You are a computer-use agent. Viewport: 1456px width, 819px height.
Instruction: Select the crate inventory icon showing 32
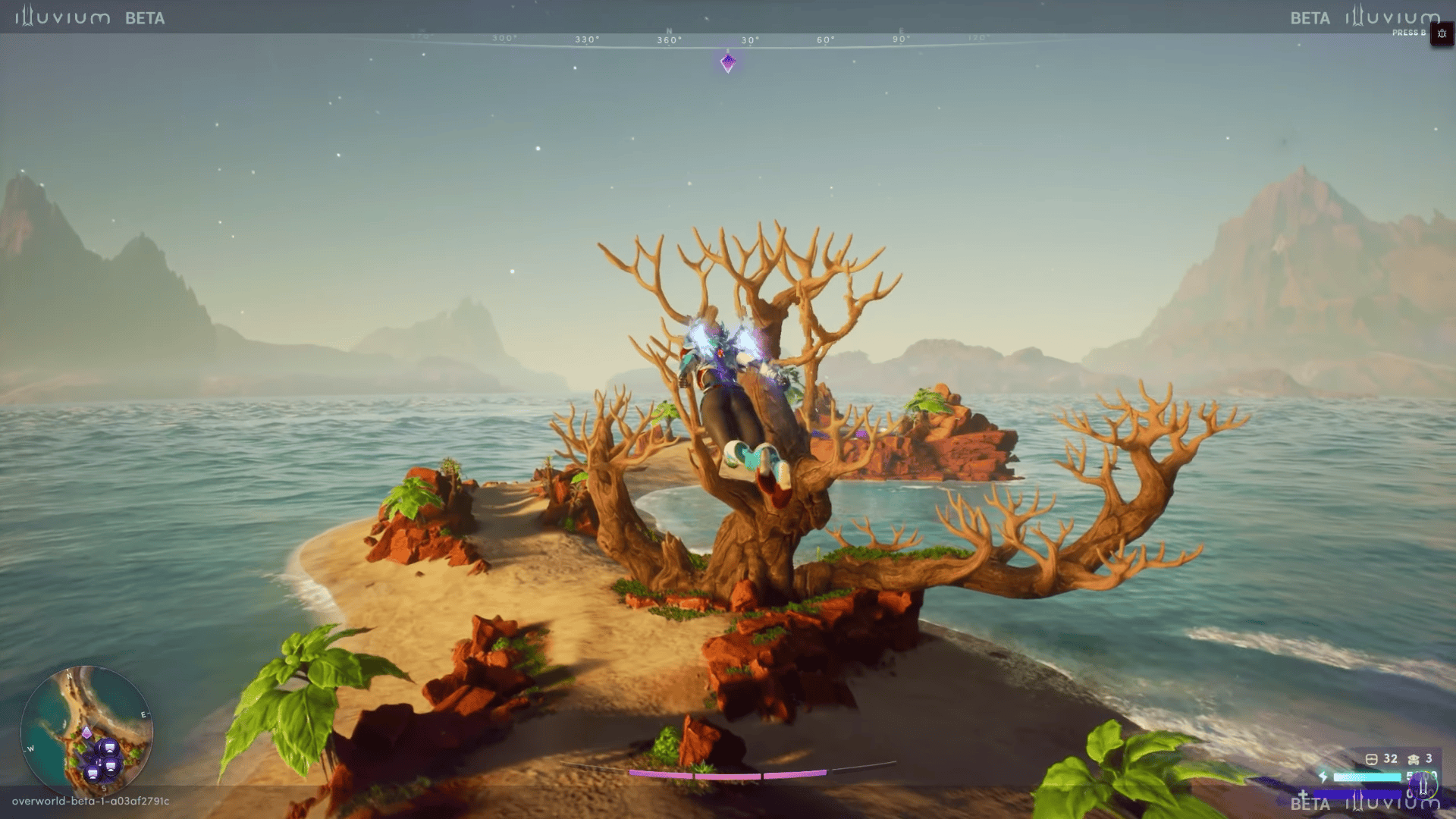point(1371,759)
